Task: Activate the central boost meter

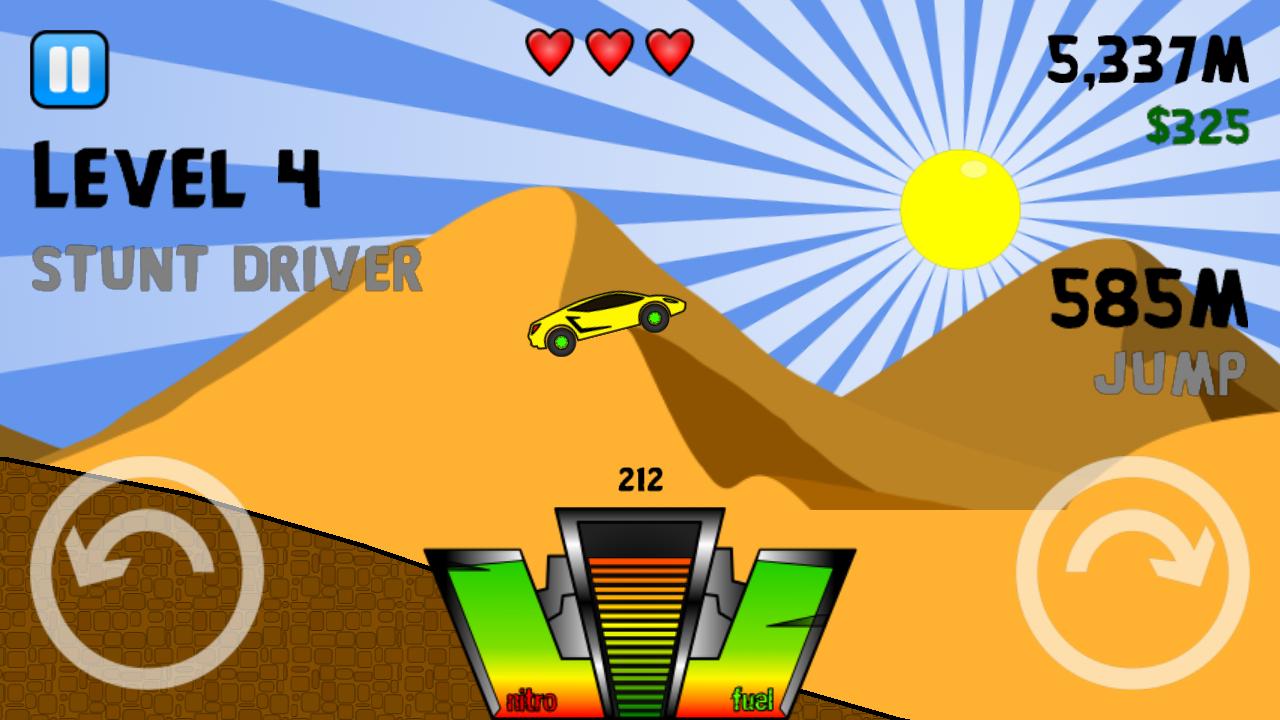Action: click(640, 620)
